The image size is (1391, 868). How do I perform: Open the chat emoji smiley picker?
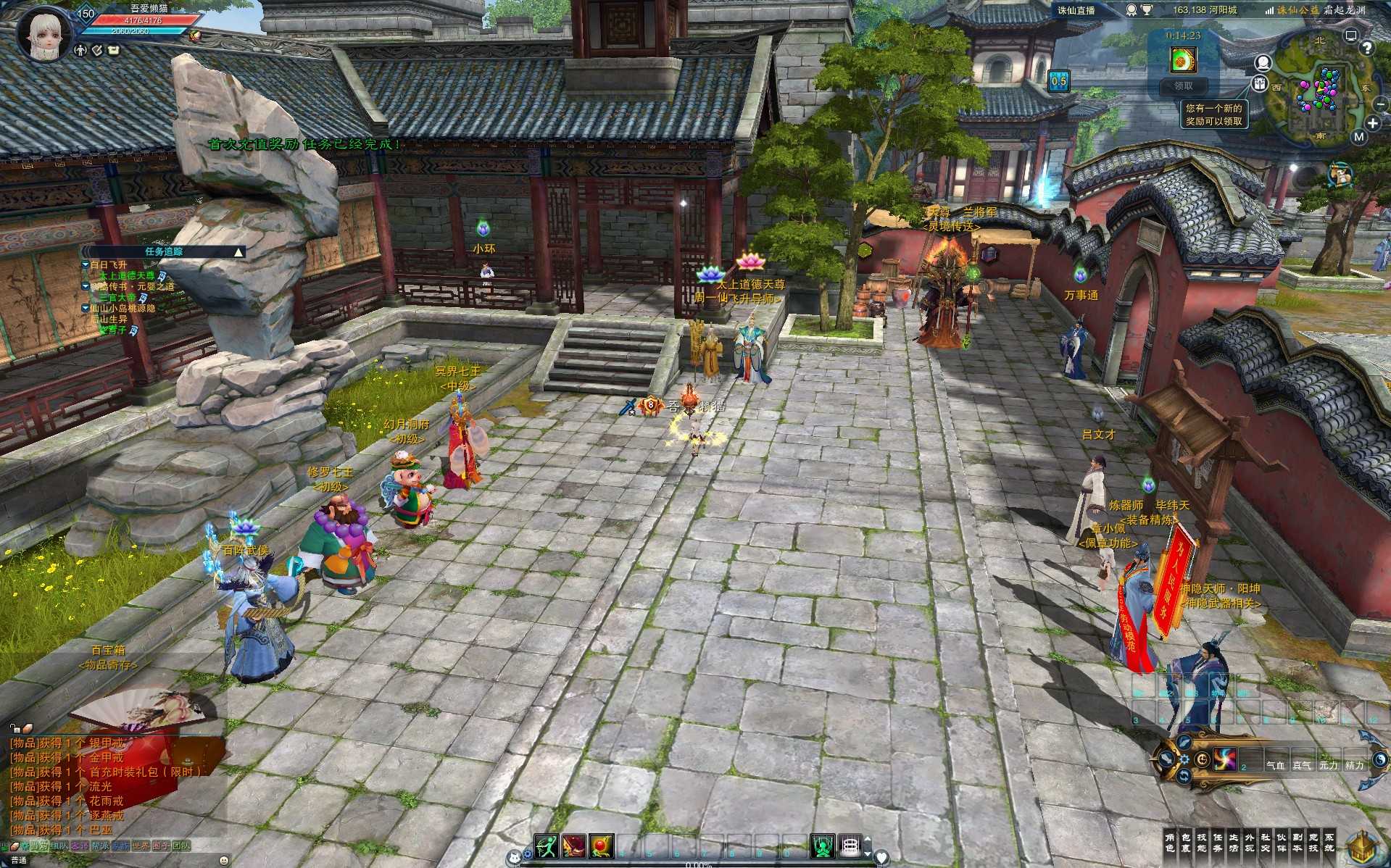(x=224, y=860)
